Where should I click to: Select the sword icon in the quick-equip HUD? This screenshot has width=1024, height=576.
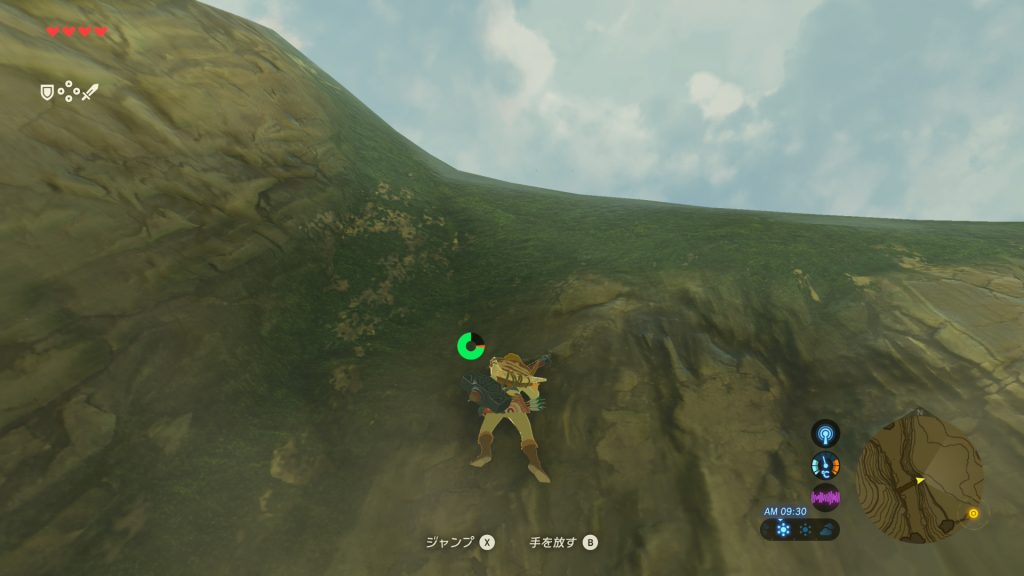[90, 92]
